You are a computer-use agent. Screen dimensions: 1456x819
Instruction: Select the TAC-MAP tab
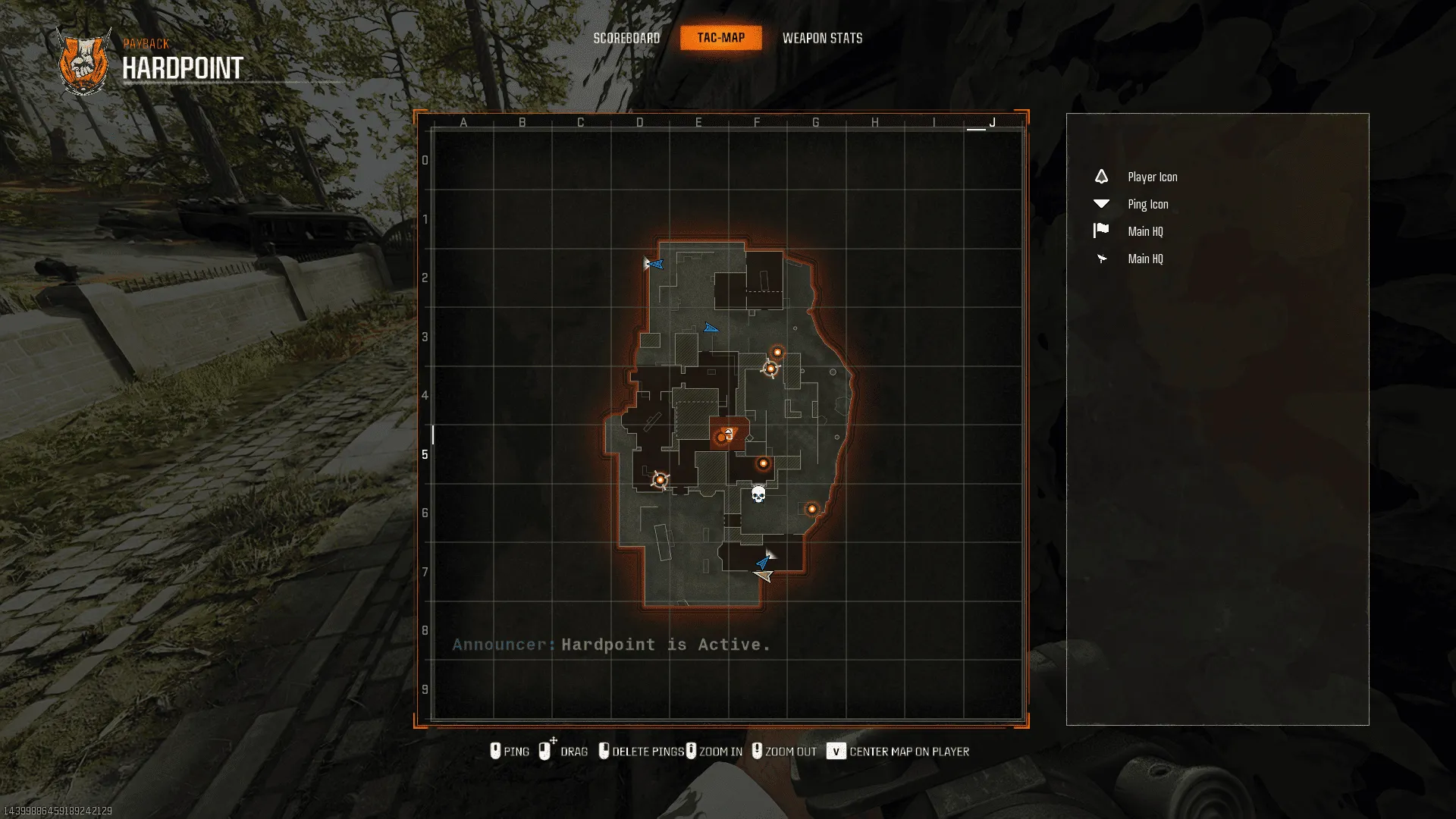coord(720,37)
